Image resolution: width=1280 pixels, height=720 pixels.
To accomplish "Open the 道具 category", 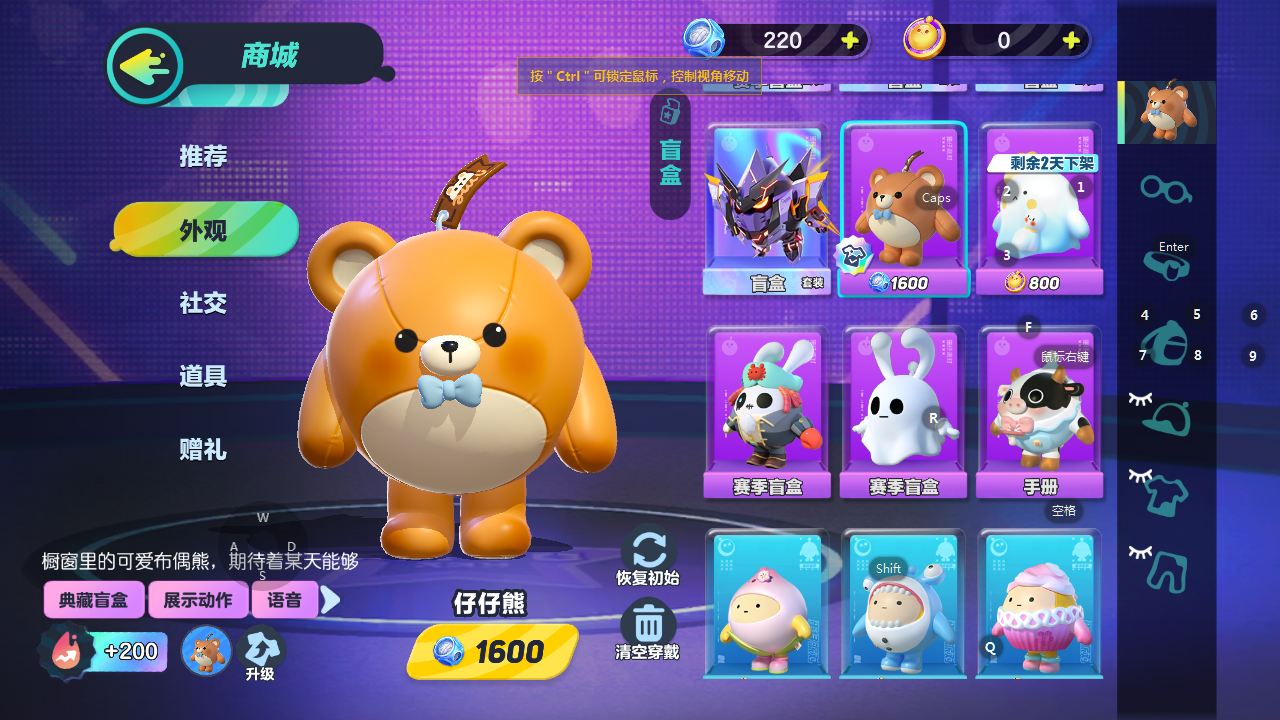I will coord(204,376).
